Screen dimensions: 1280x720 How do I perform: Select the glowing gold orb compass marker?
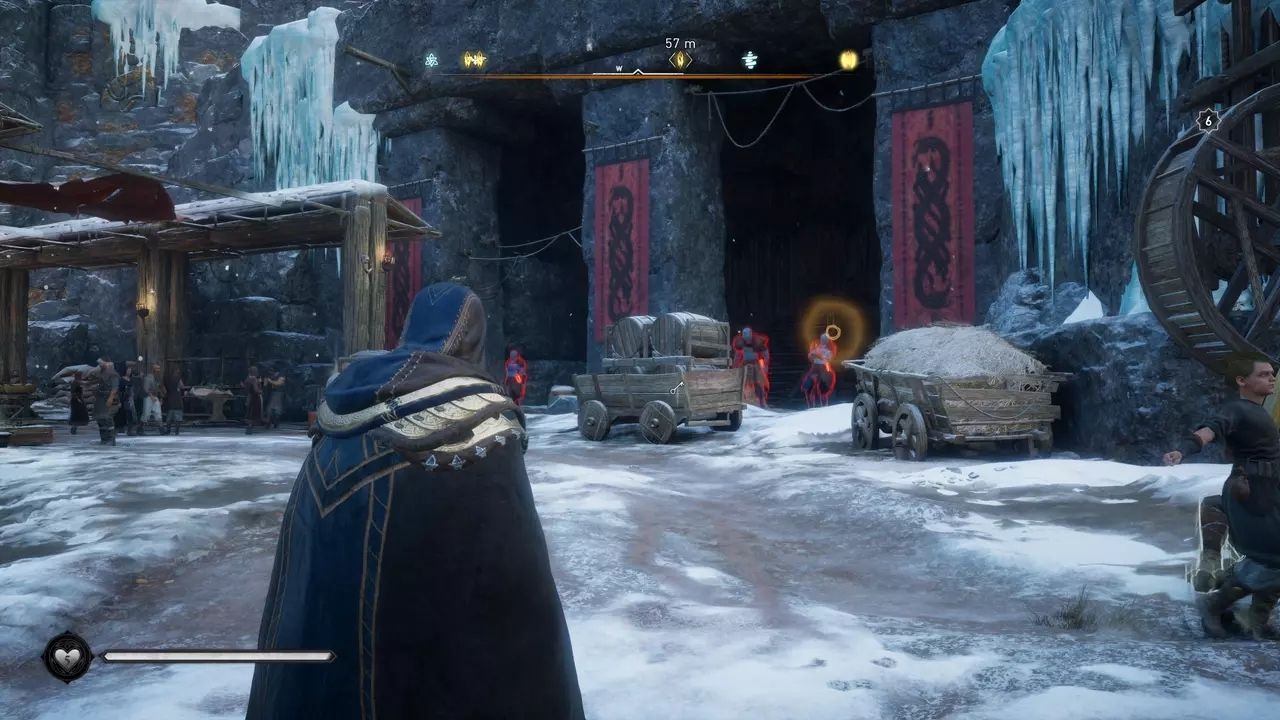pos(849,60)
